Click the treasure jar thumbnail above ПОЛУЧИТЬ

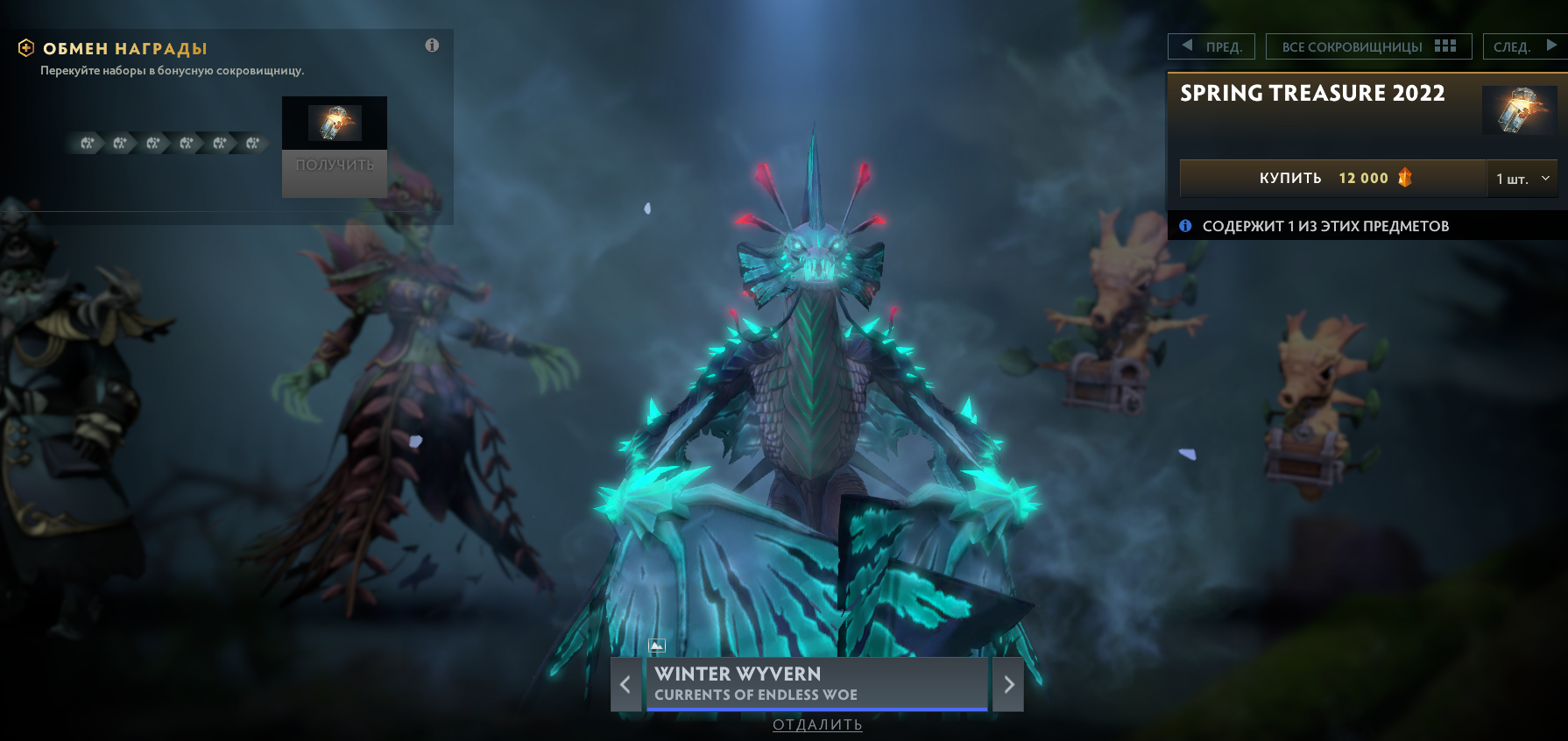(x=334, y=124)
